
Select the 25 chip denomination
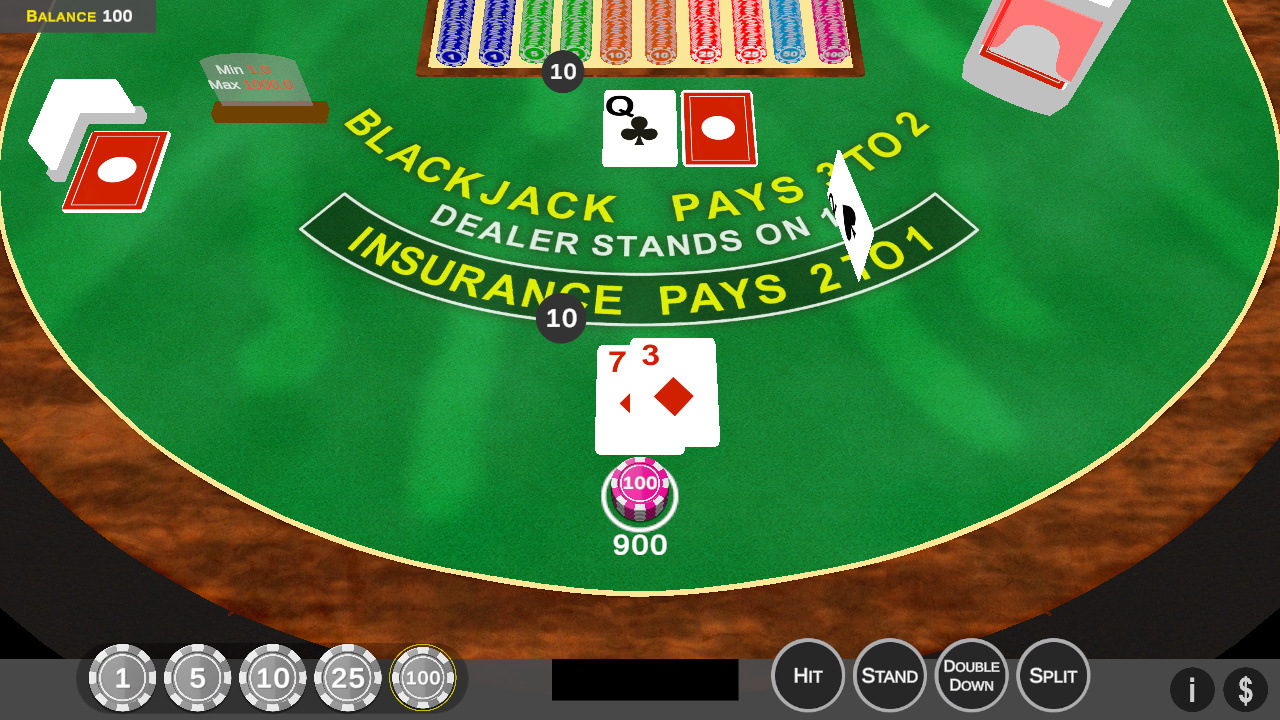[x=348, y=677]
